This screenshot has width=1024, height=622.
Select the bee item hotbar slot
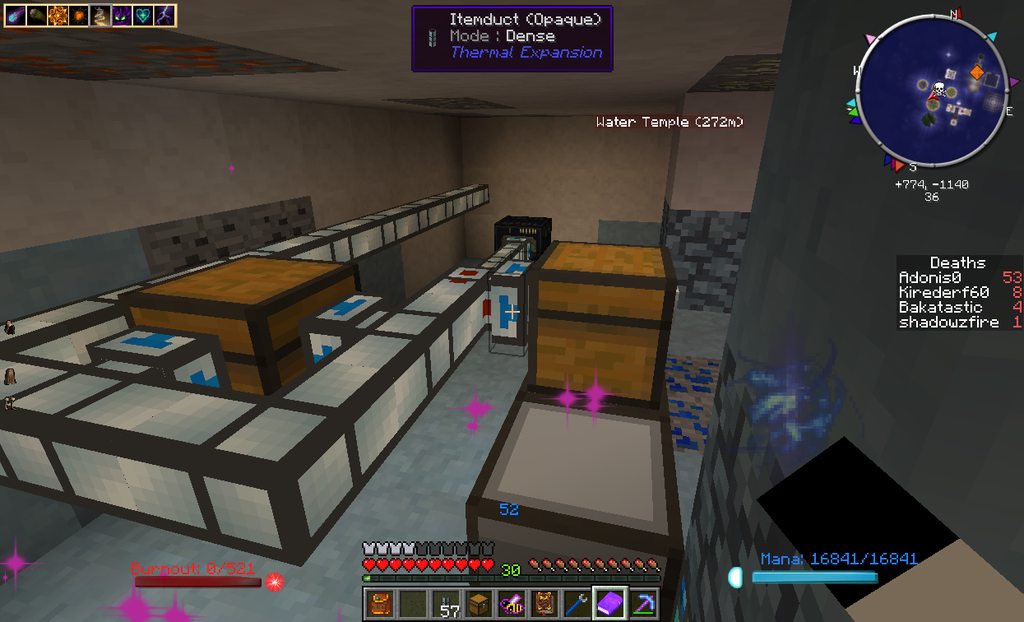coord(512,604)
